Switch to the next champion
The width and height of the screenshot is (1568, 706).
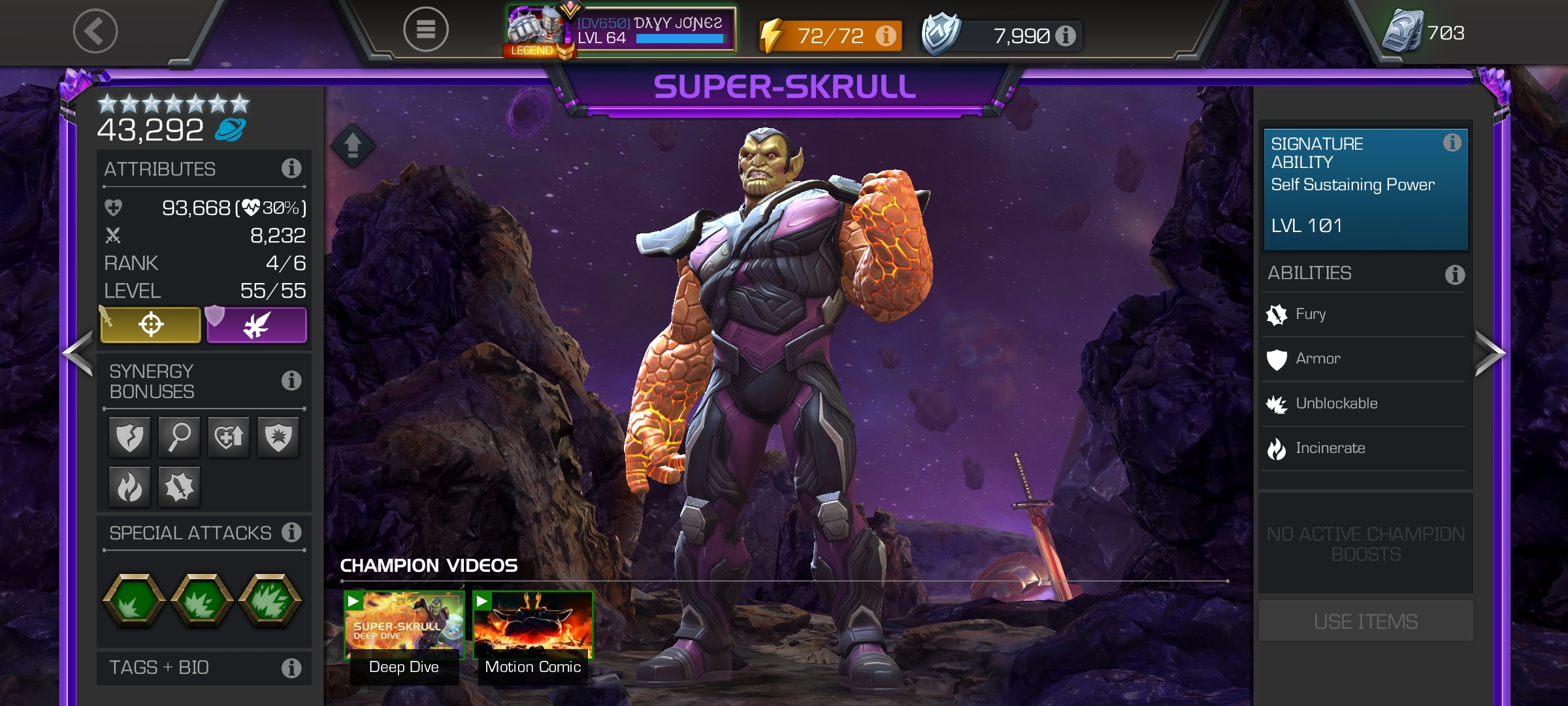coord(1490,354)
